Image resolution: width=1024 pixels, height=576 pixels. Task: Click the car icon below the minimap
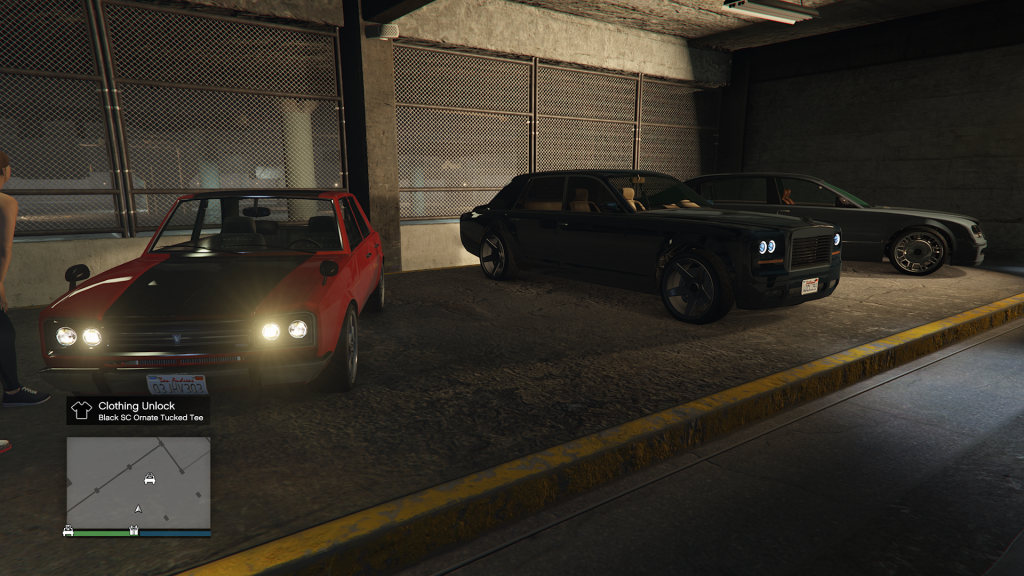tap(68, 531)
